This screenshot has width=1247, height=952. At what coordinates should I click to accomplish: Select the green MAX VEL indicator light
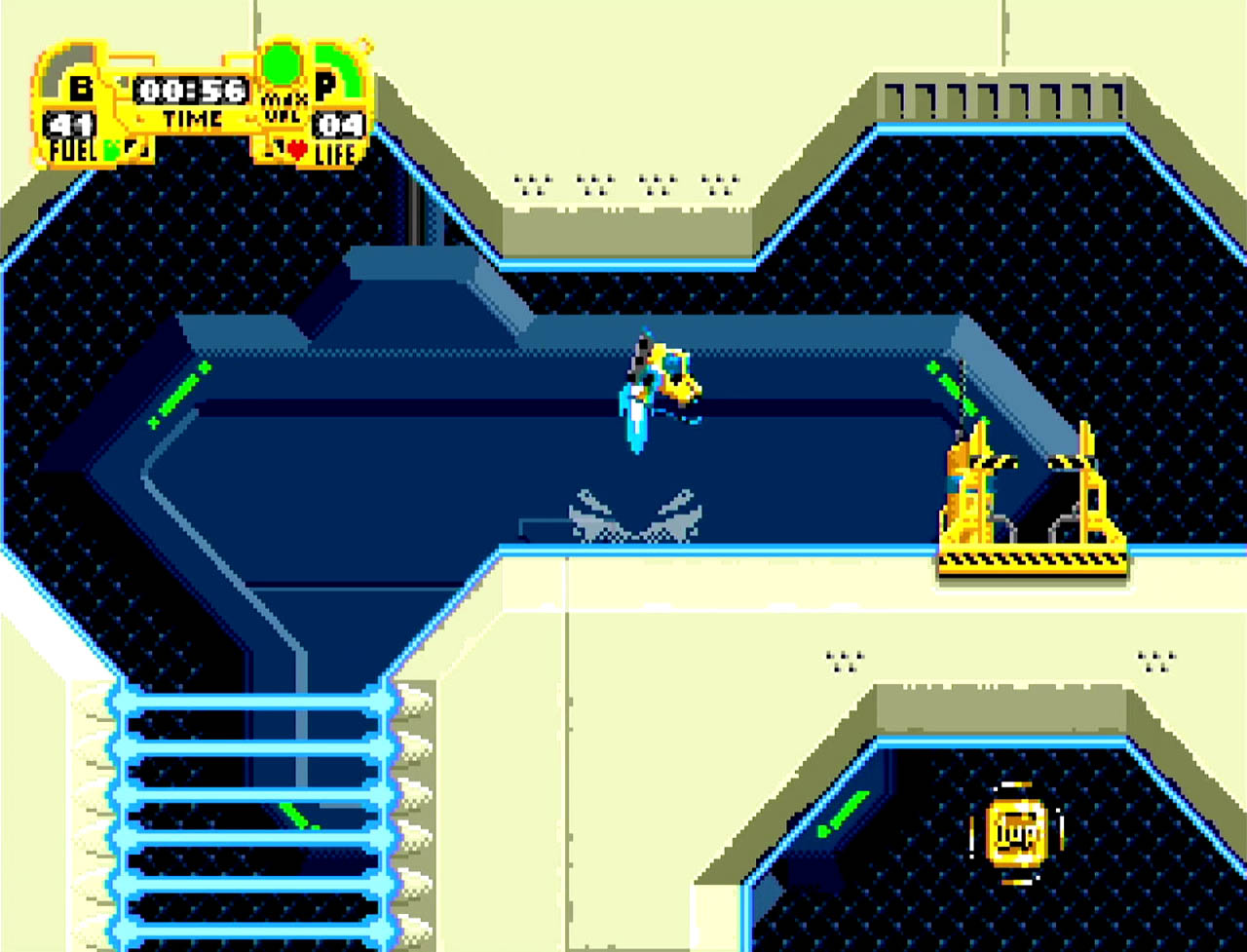click(283, 64)
